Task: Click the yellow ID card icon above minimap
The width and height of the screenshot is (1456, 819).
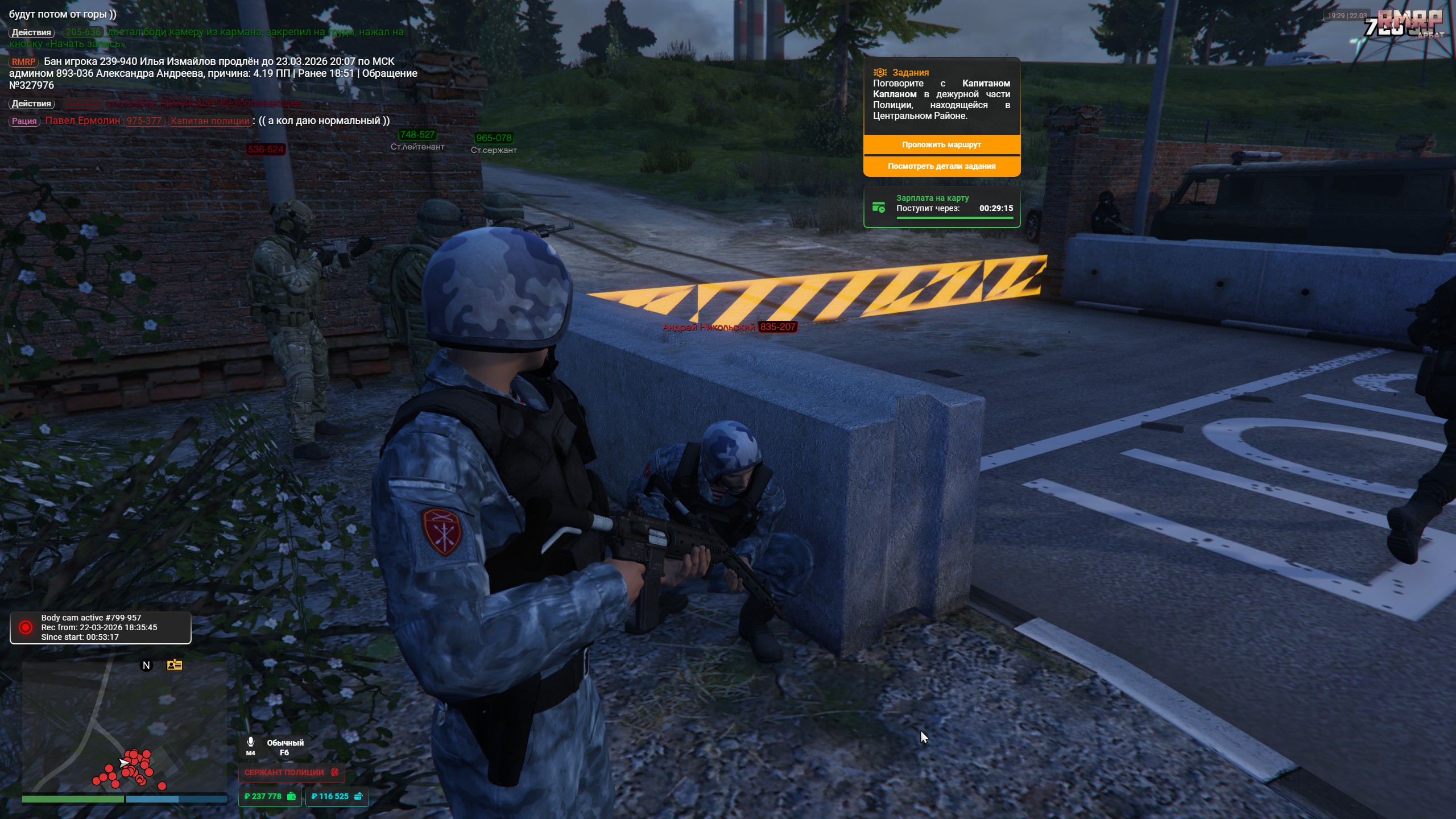Action: 174,665
